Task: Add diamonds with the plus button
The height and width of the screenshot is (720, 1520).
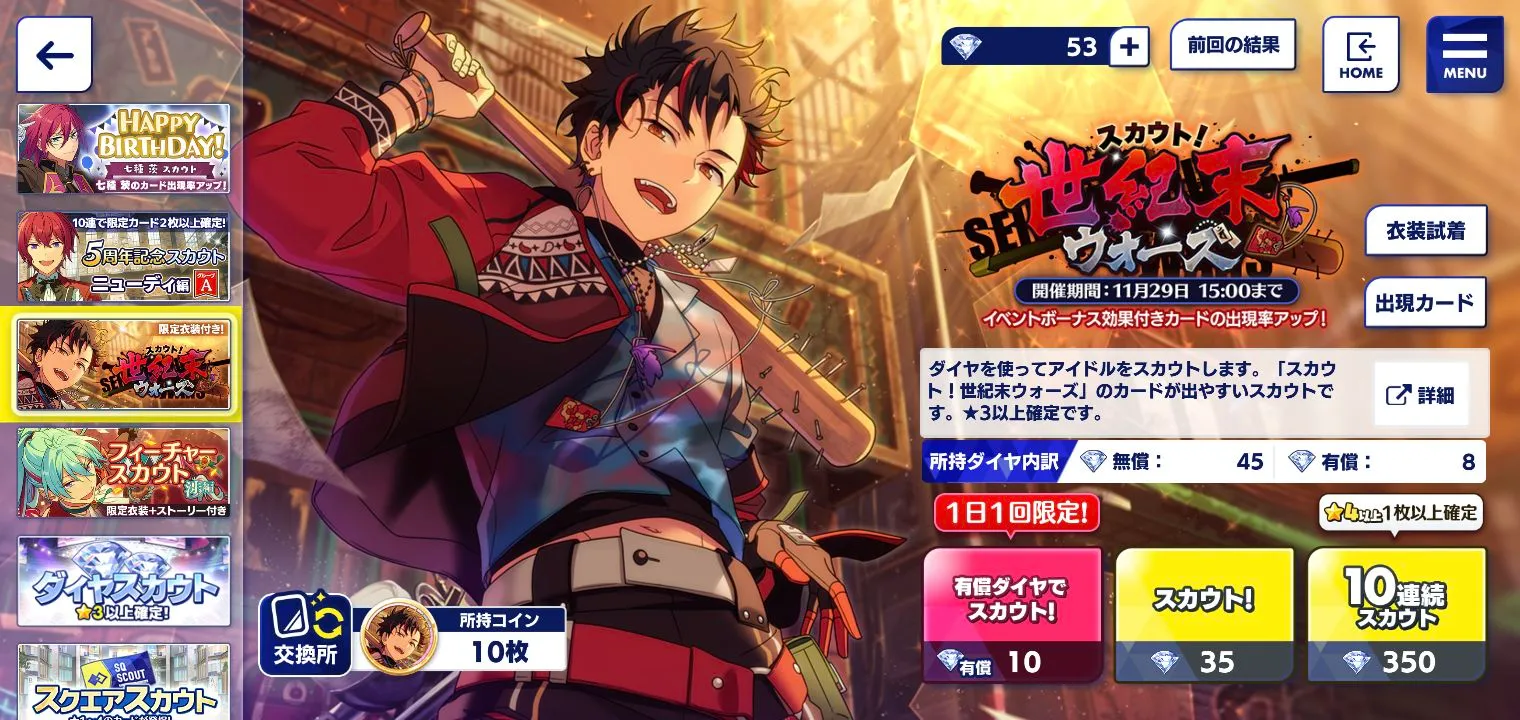Action: (1128, 47)
